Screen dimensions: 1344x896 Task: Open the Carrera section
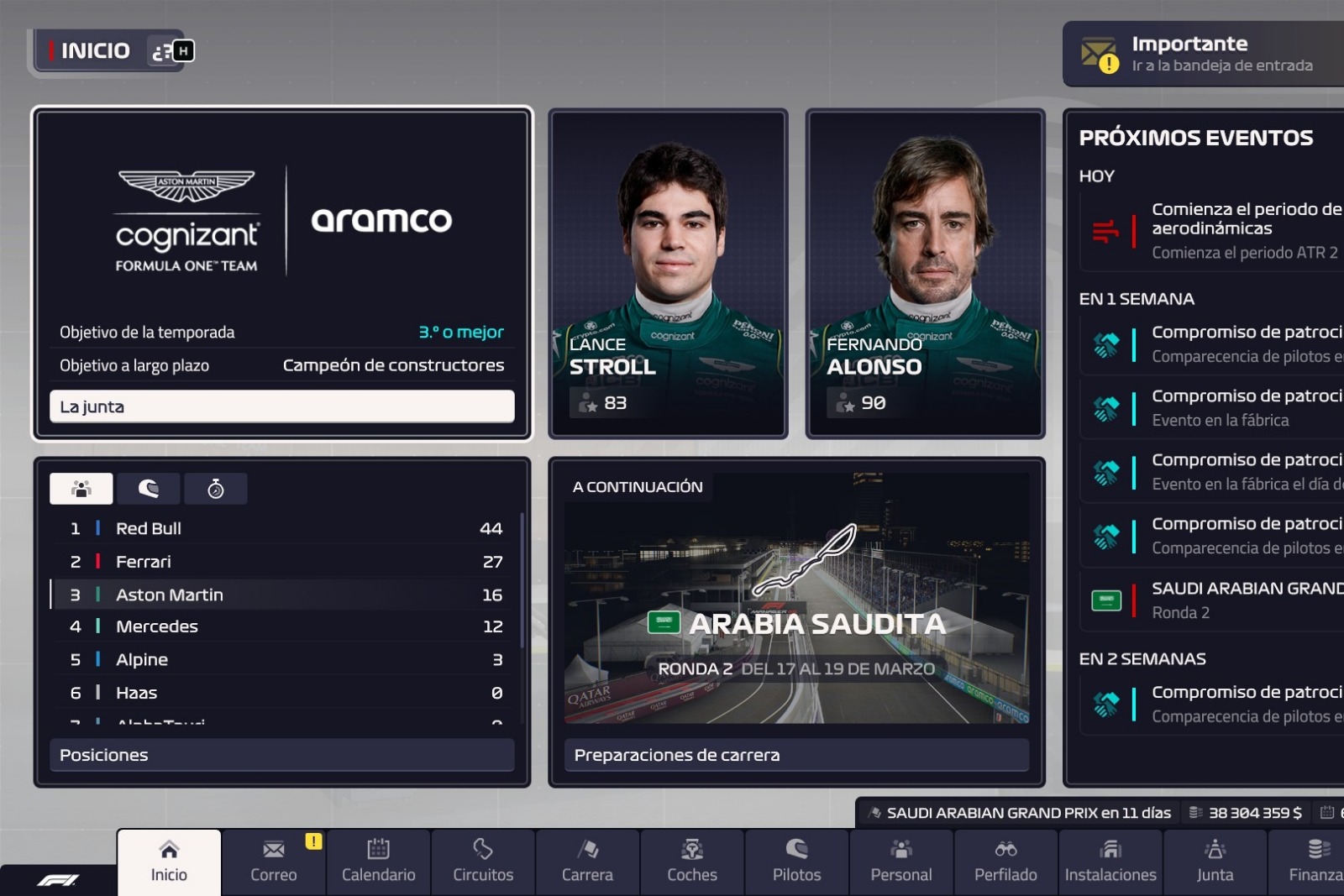587,862
